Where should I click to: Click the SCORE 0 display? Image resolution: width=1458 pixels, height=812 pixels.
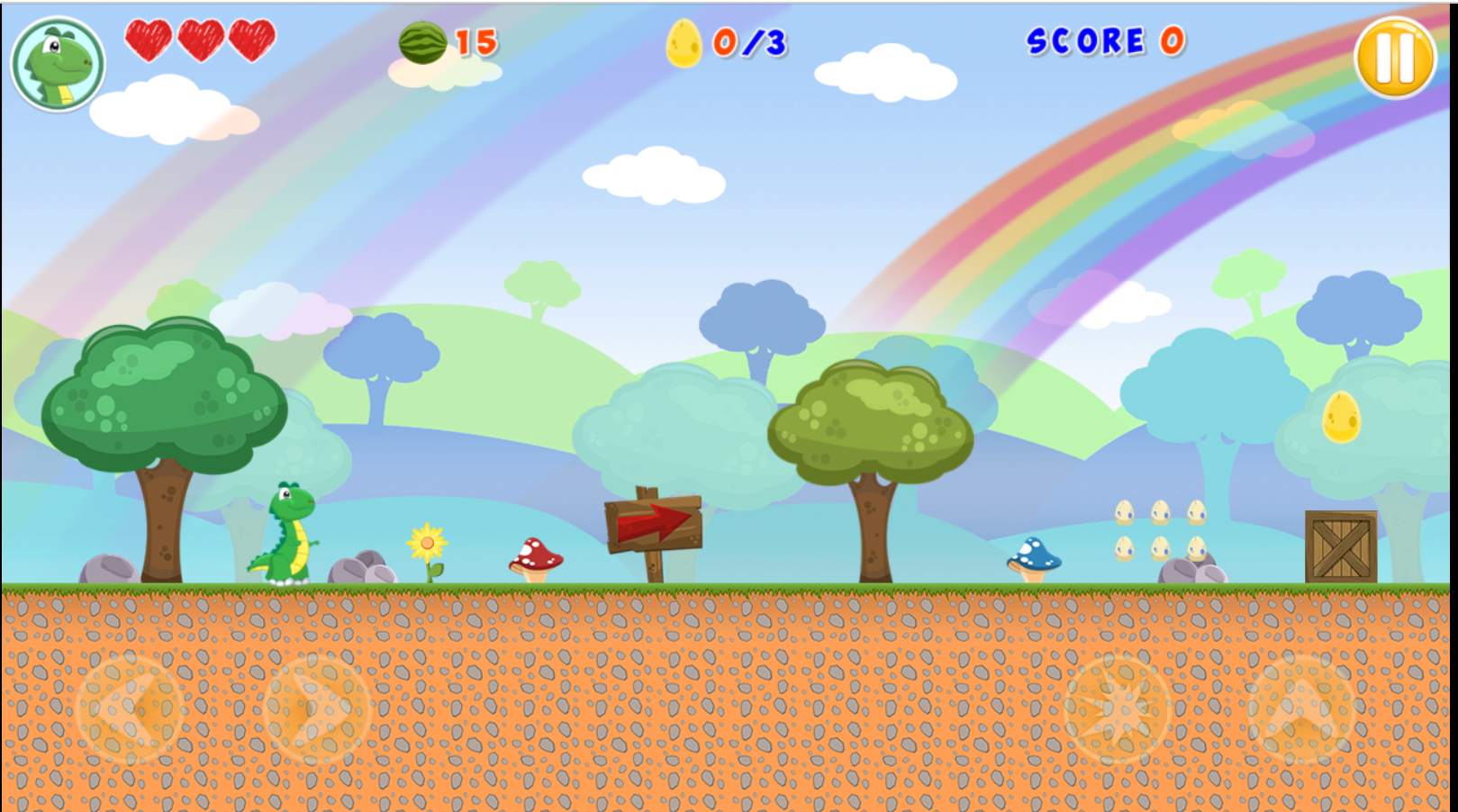[1104, 43]
